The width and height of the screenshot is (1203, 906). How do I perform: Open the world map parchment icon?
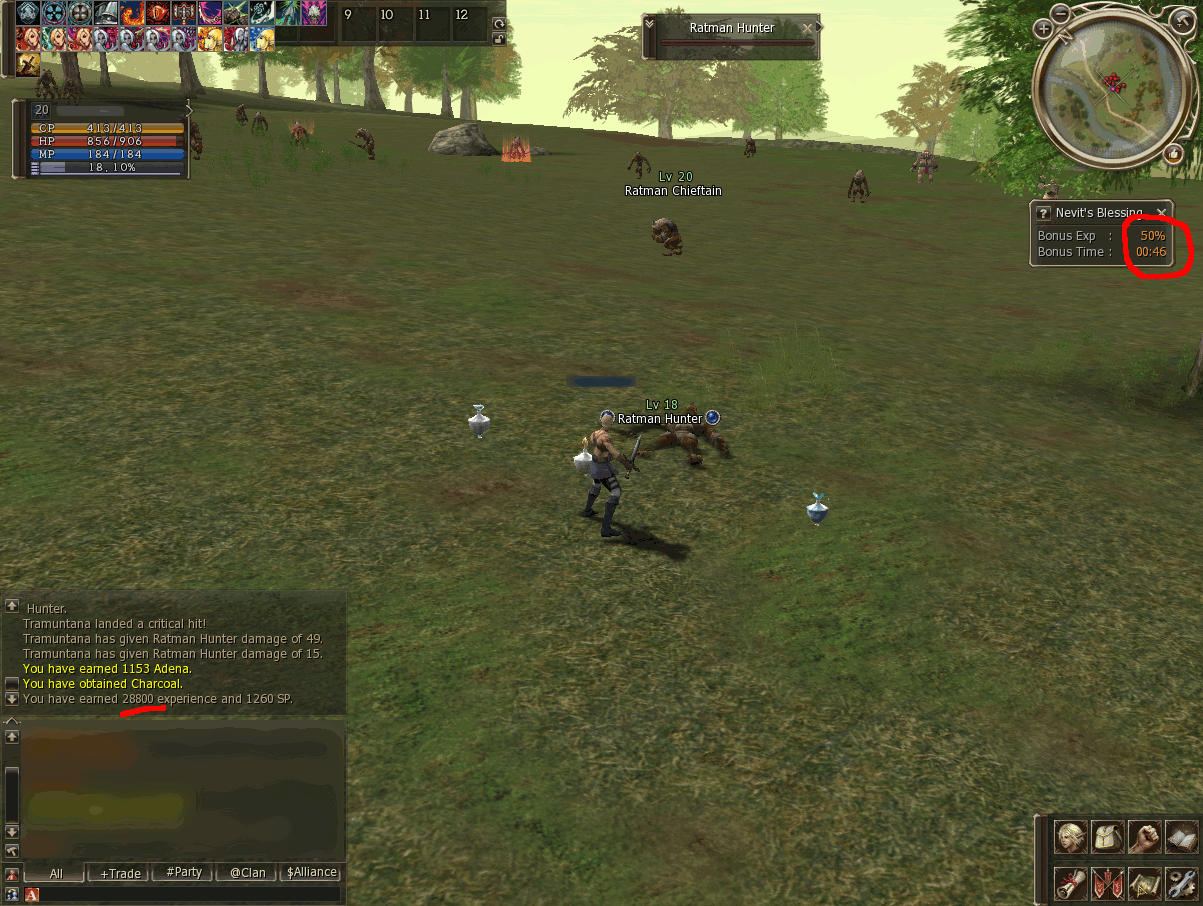click(x=1145, y=883)
